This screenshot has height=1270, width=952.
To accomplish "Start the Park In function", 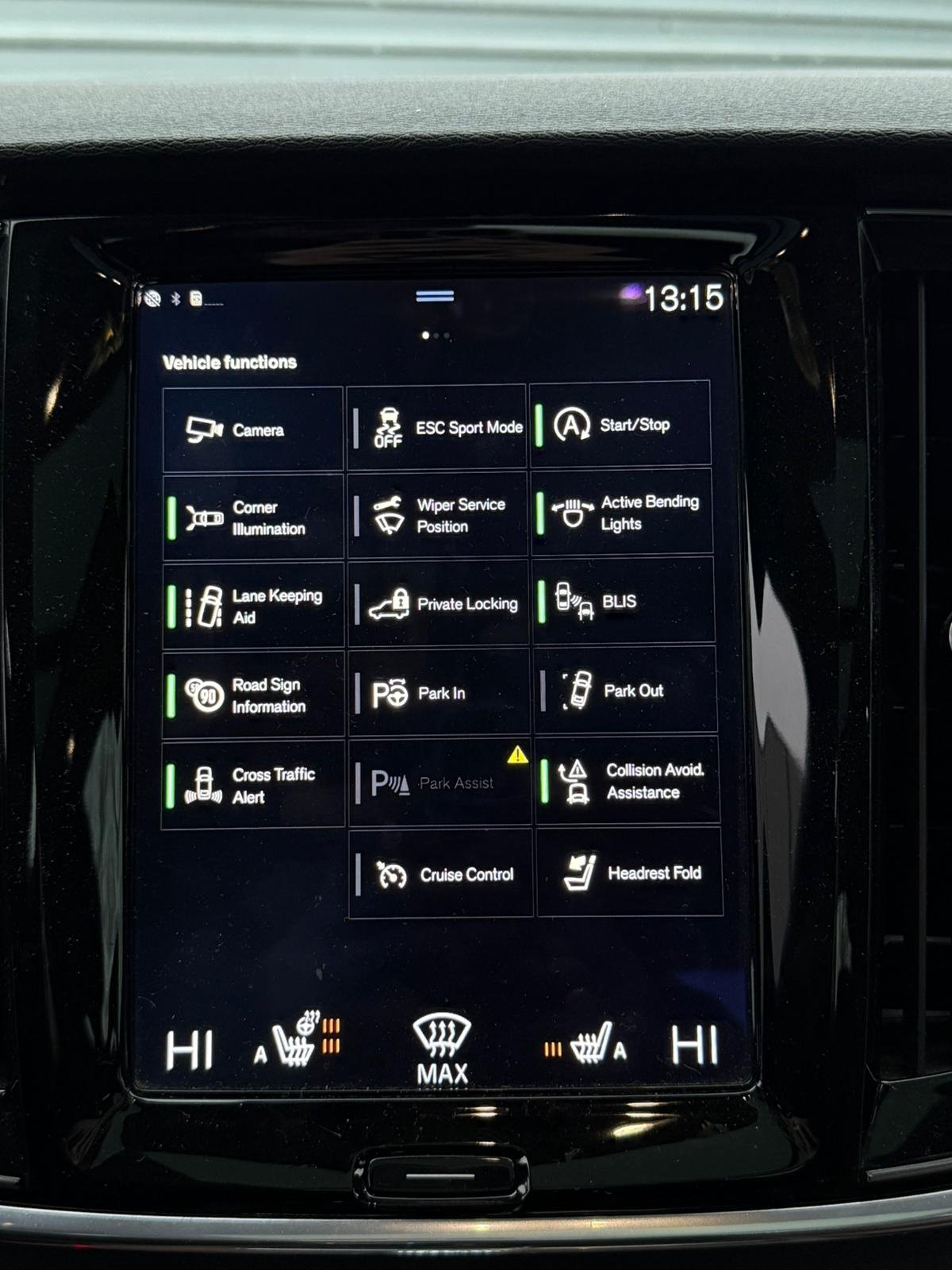I will click(440, 693).
